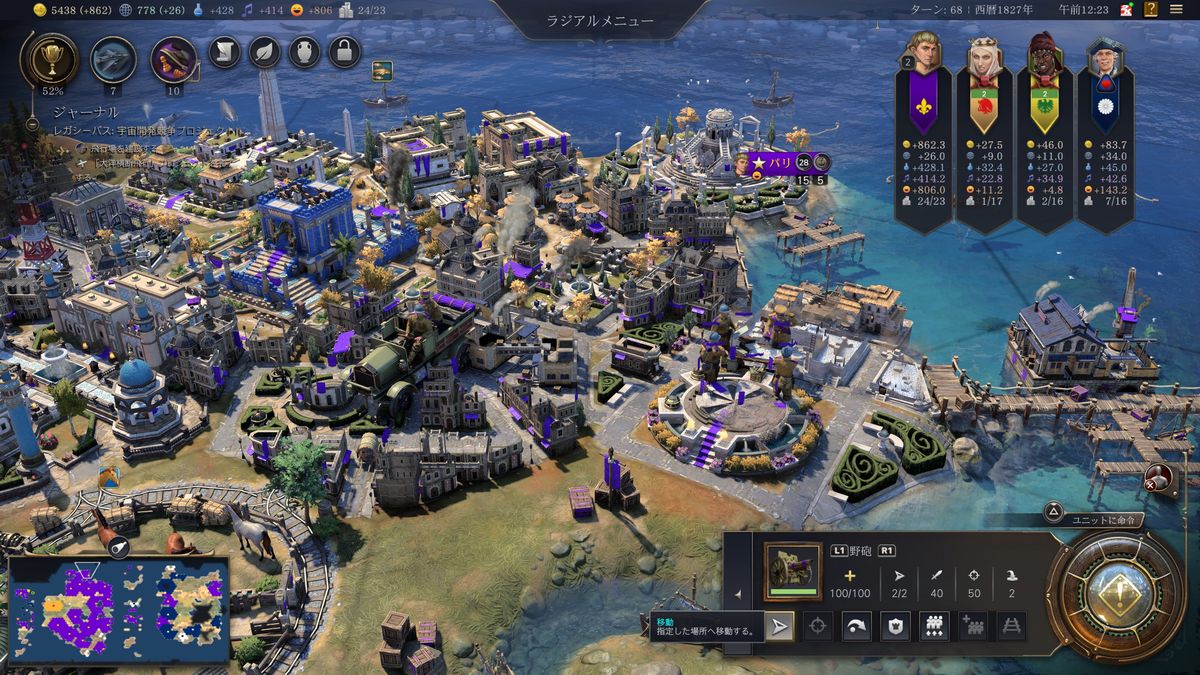Viewport: 1200px width, 675px height.
Task: Click the 2K account icon
Action: tap(1127, 9)
